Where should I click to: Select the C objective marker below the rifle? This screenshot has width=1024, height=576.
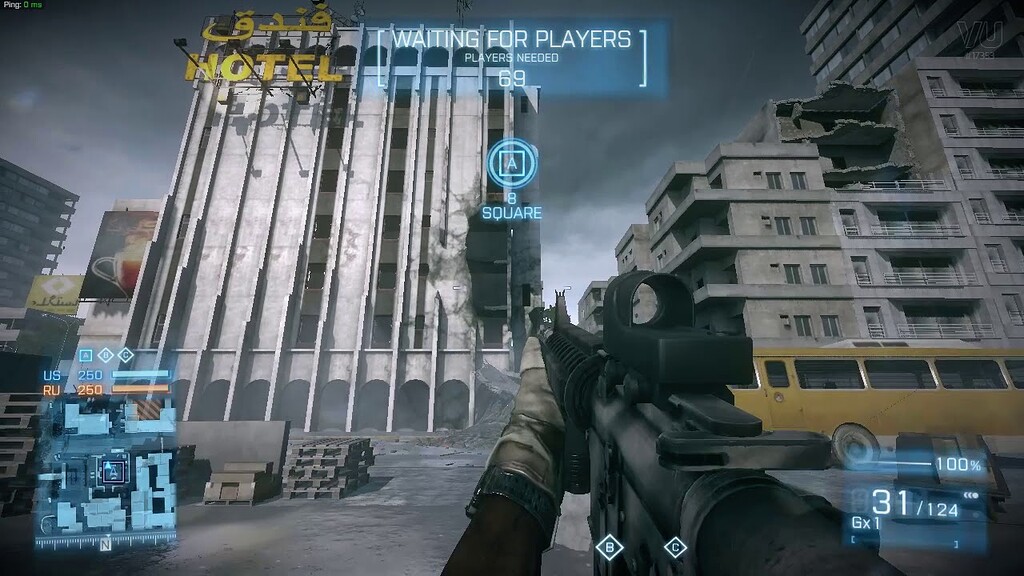675,547
